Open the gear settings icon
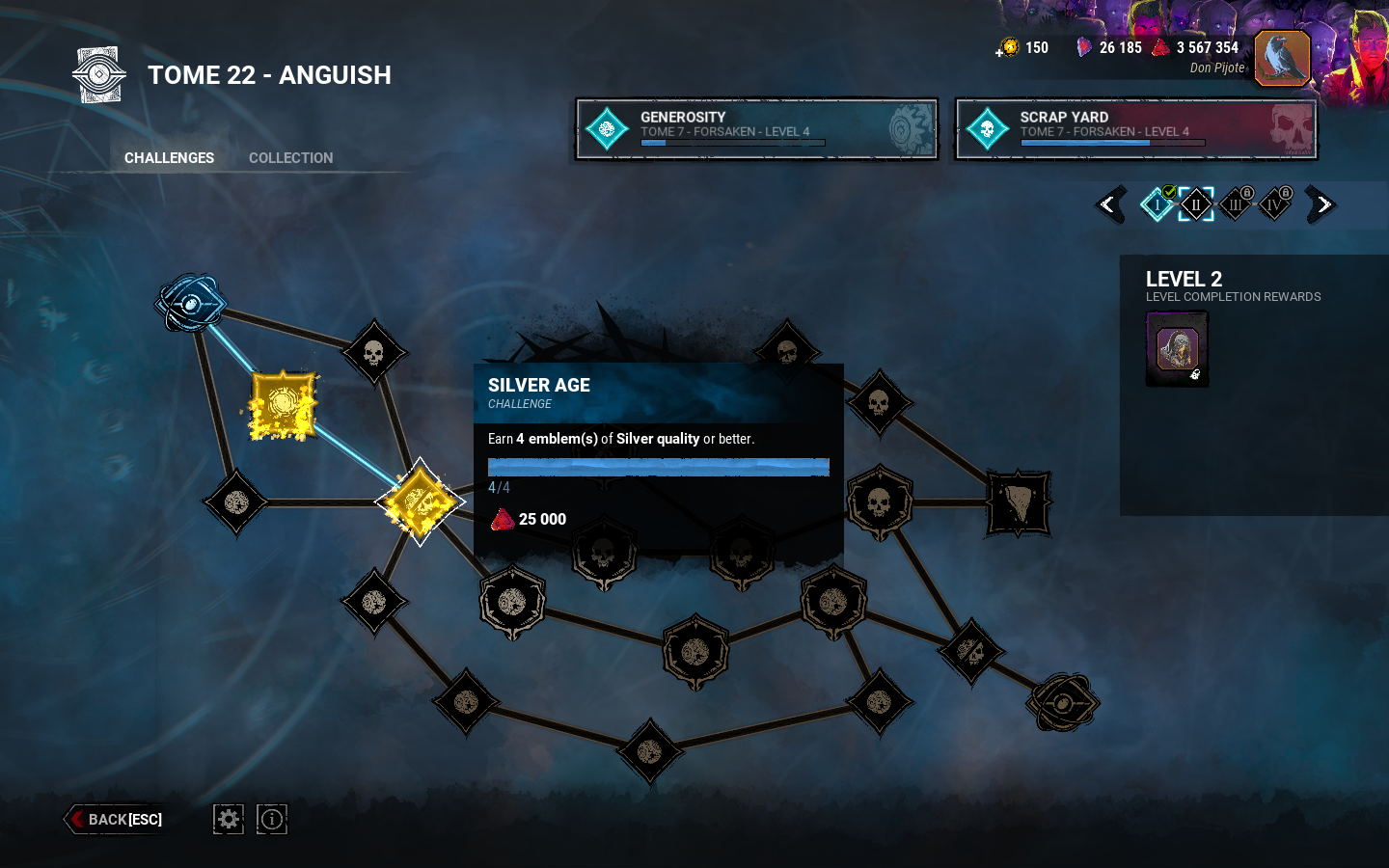Screen dimensions: 1389x868 click(x=229, y=819)
